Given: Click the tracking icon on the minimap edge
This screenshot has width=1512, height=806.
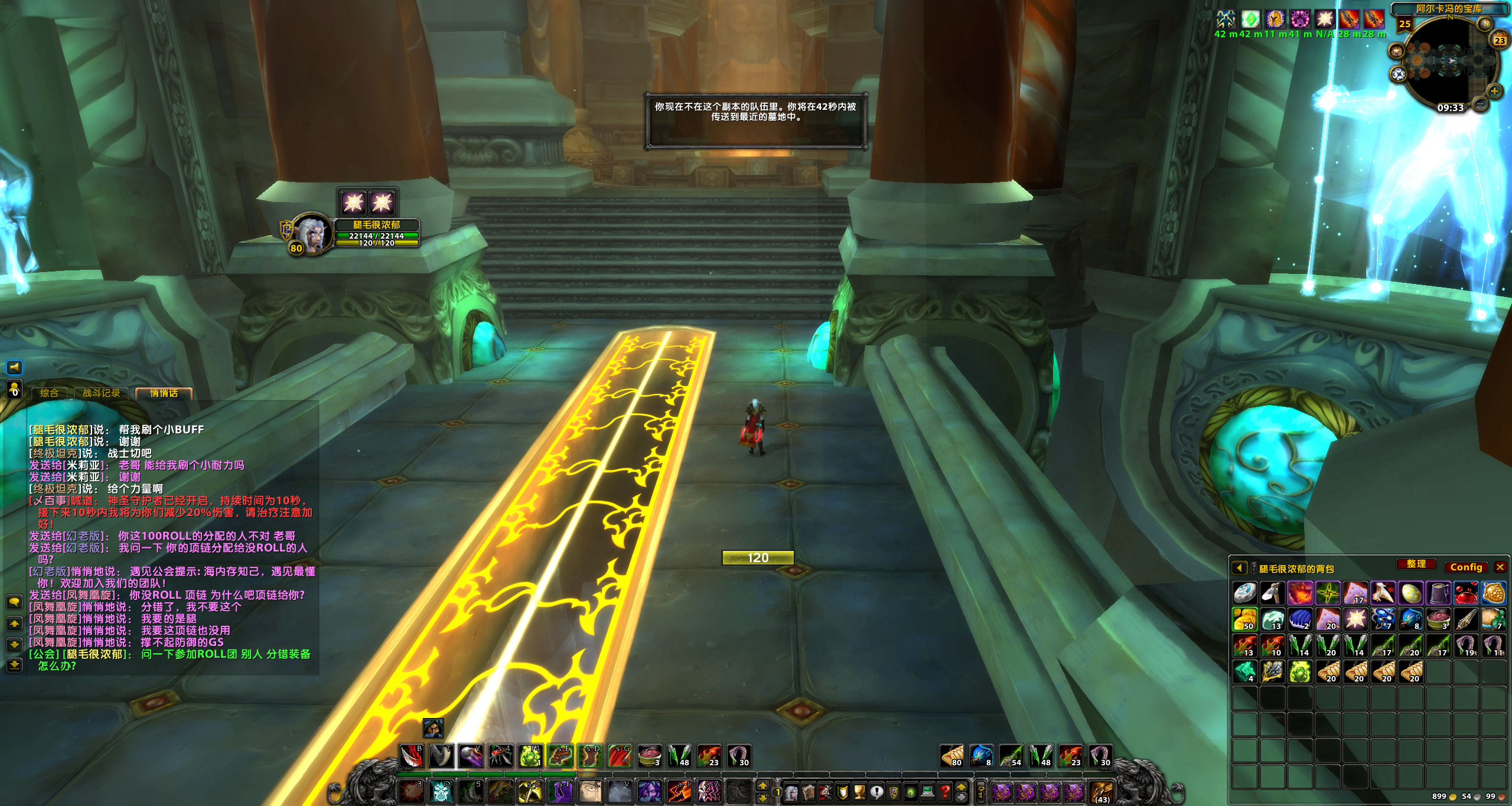Looking at the screenshot, I should tap(1485, 24).
